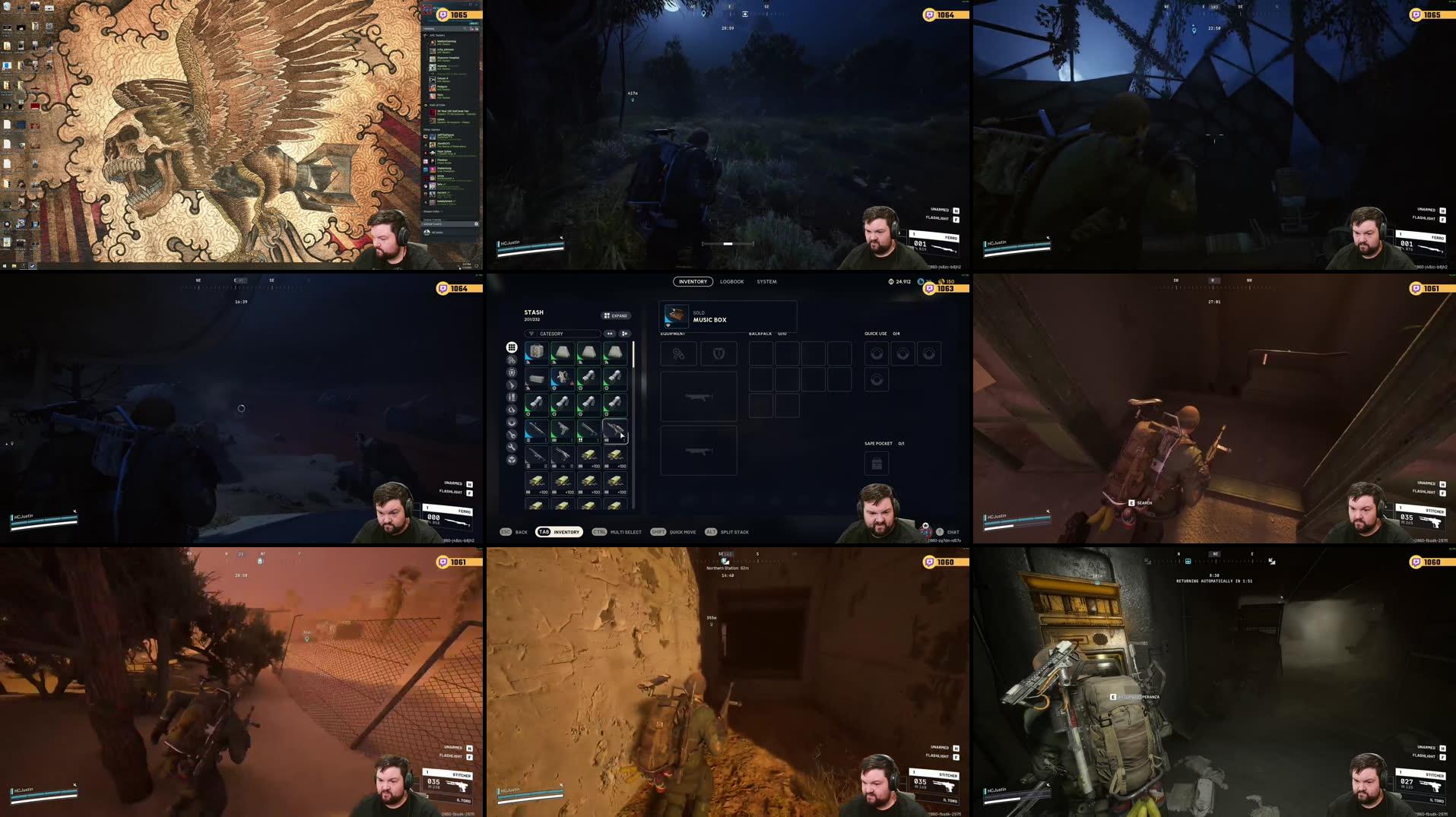This screenshot has width=1456, height=817.
Task: Open chat with the chat bubble icon
Action: click(941, 532)
